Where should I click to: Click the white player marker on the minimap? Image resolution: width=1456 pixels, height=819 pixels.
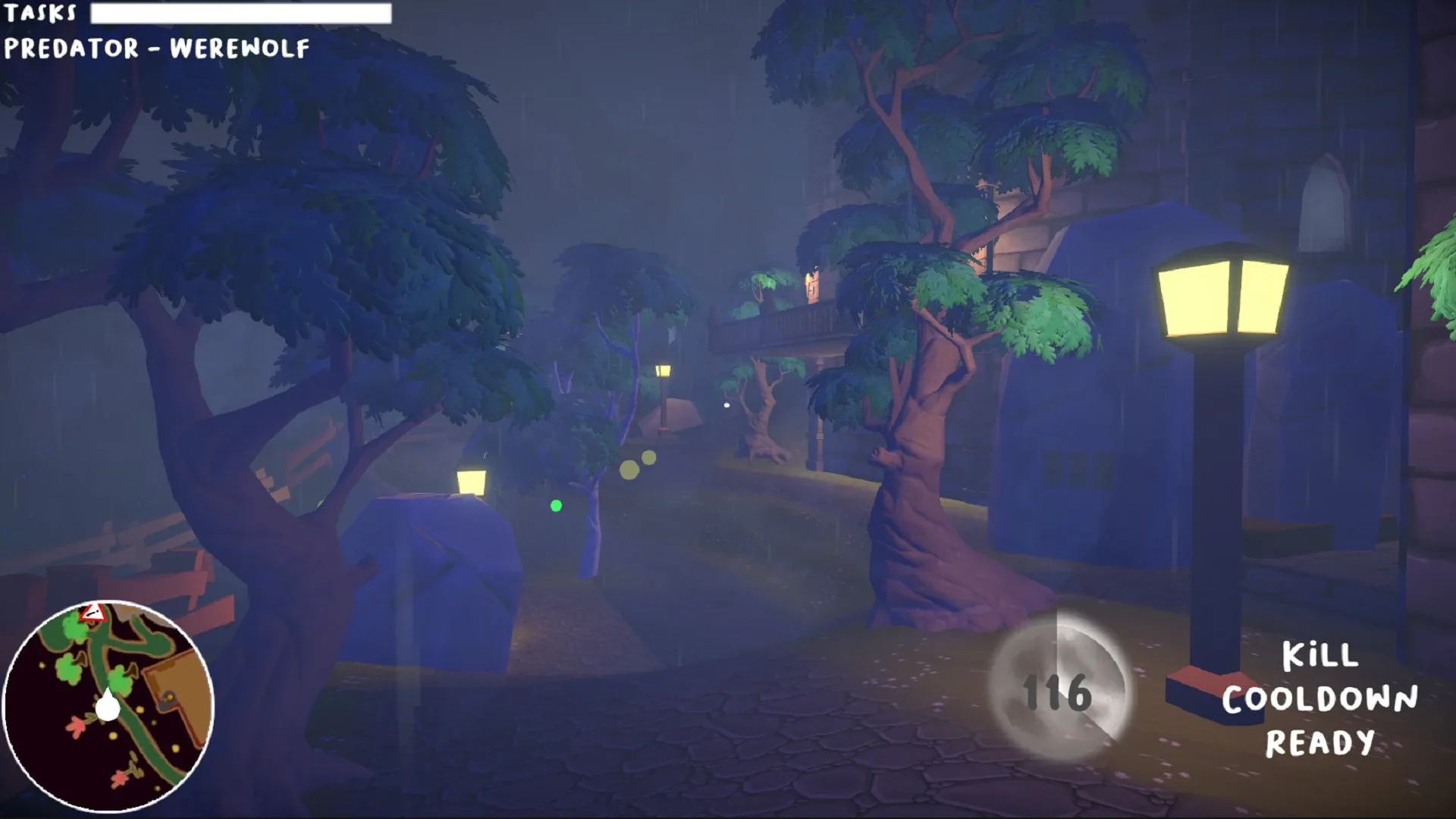[108, 707]
